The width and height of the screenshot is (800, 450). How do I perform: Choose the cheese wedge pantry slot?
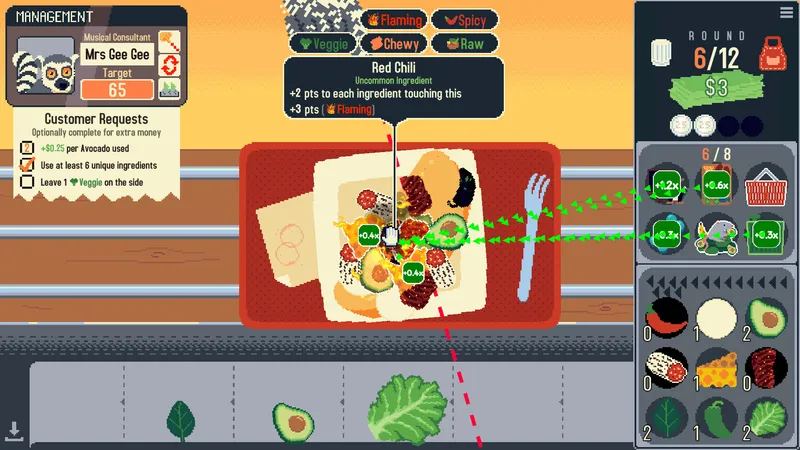coord(716,368)
